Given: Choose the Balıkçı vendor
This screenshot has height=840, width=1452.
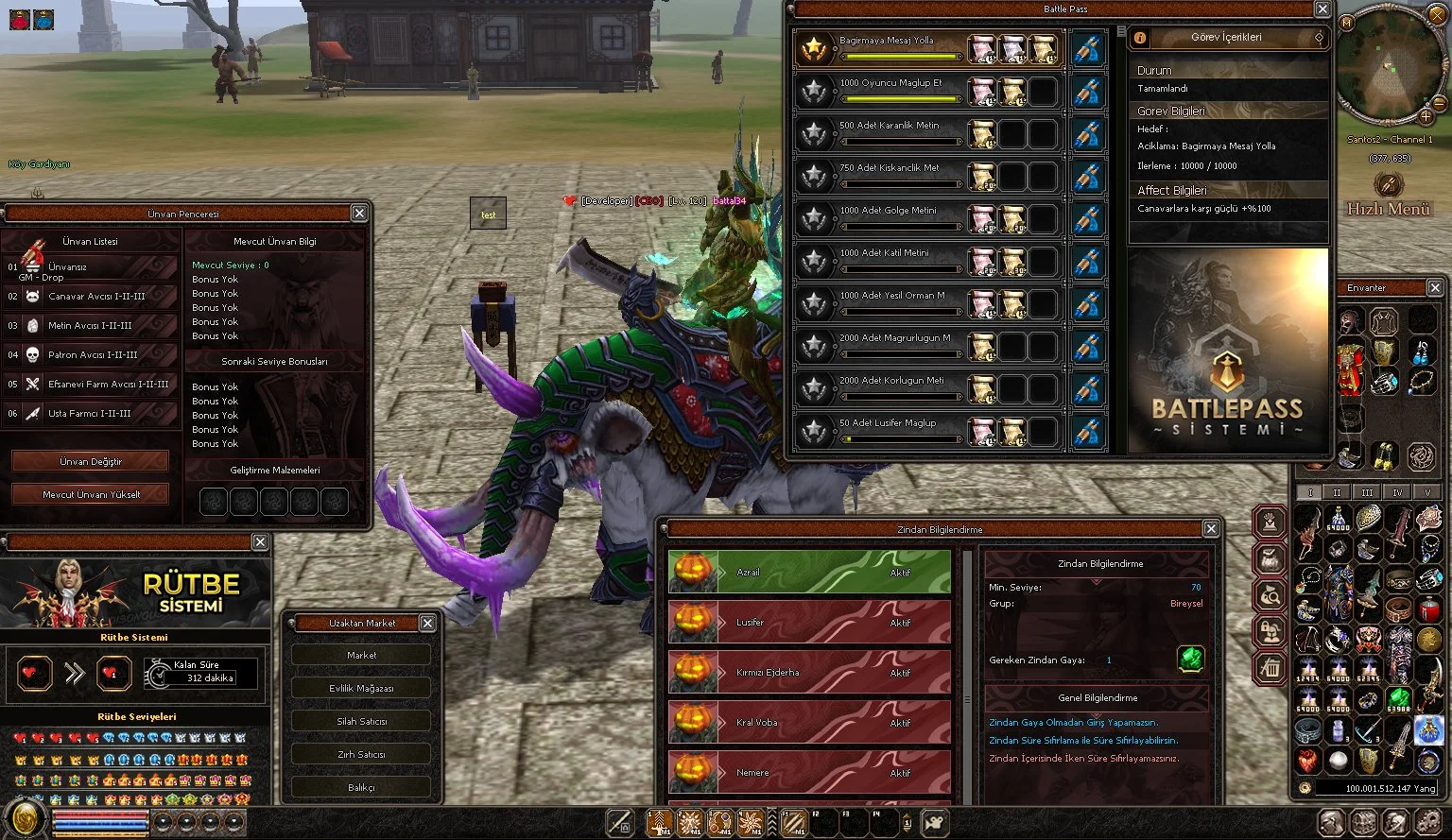Looking at the screenshot, I should click(x=361, y=787).
